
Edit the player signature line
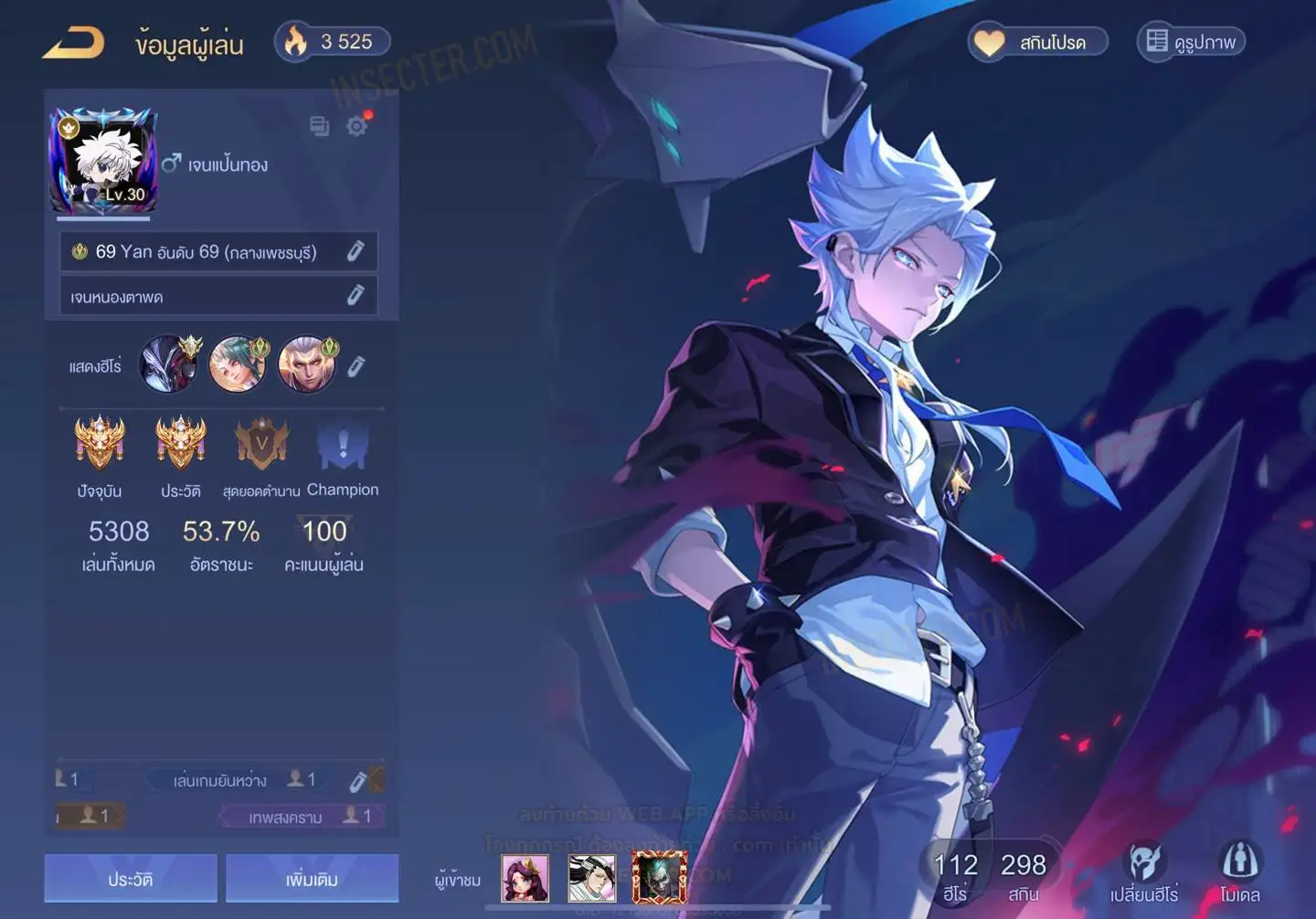coord(356,295)
